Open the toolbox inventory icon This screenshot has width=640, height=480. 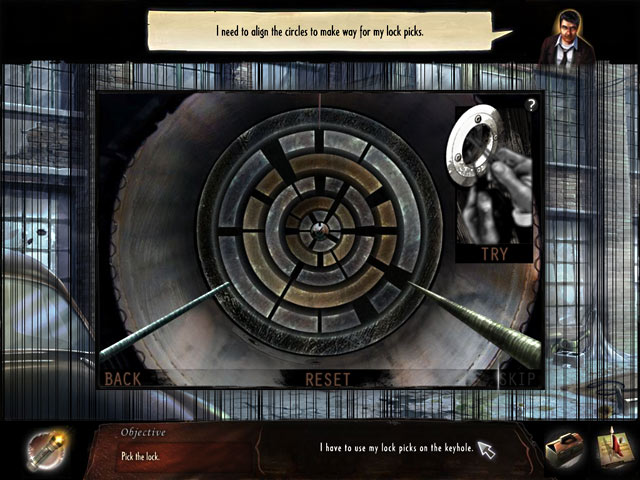566,447
